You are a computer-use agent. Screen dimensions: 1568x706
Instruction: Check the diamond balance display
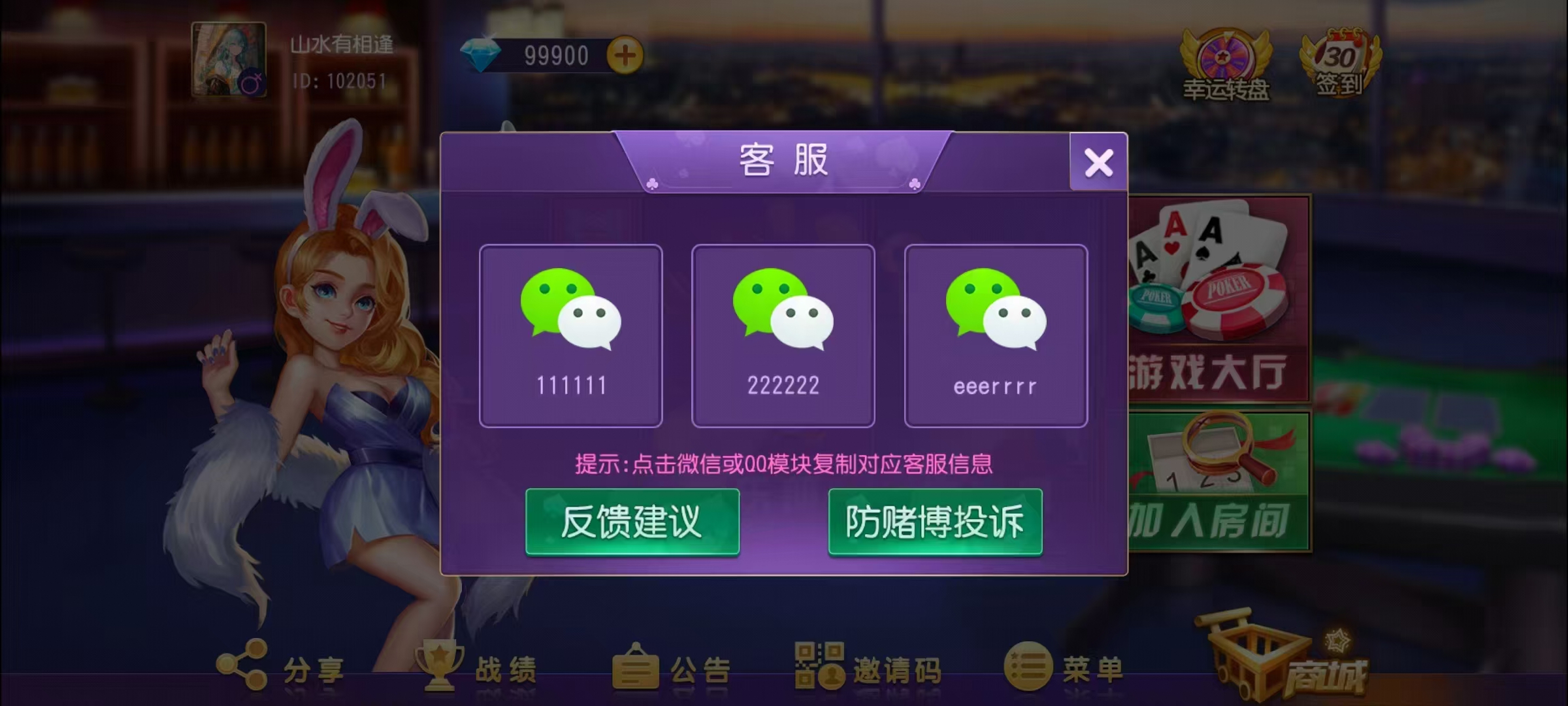click(552, 55)
